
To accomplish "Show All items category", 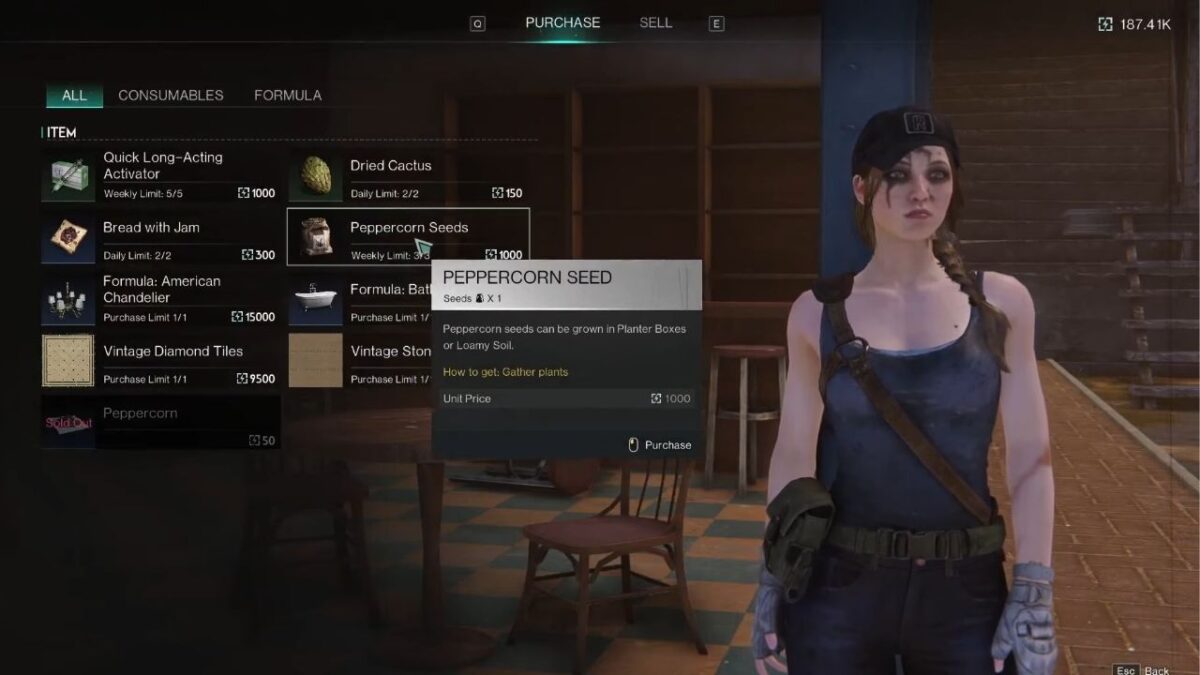I will [x=74, y=96].
